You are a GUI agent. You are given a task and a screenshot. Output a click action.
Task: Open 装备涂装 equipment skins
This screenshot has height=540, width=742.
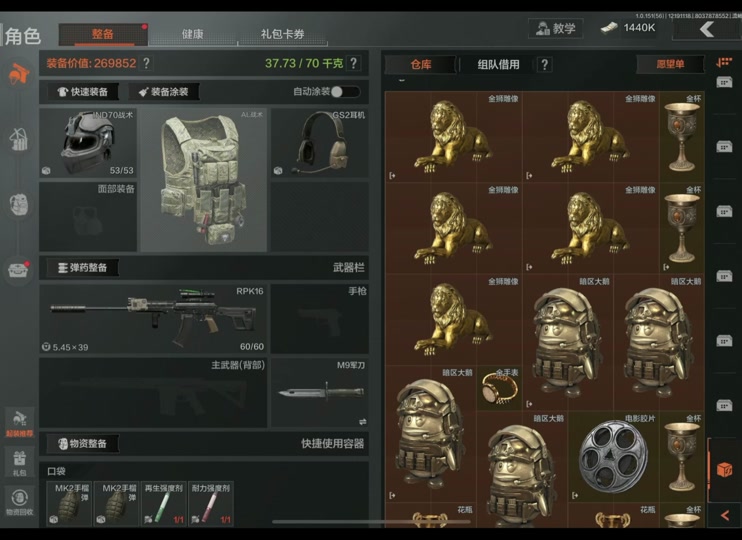coord(164,91)
